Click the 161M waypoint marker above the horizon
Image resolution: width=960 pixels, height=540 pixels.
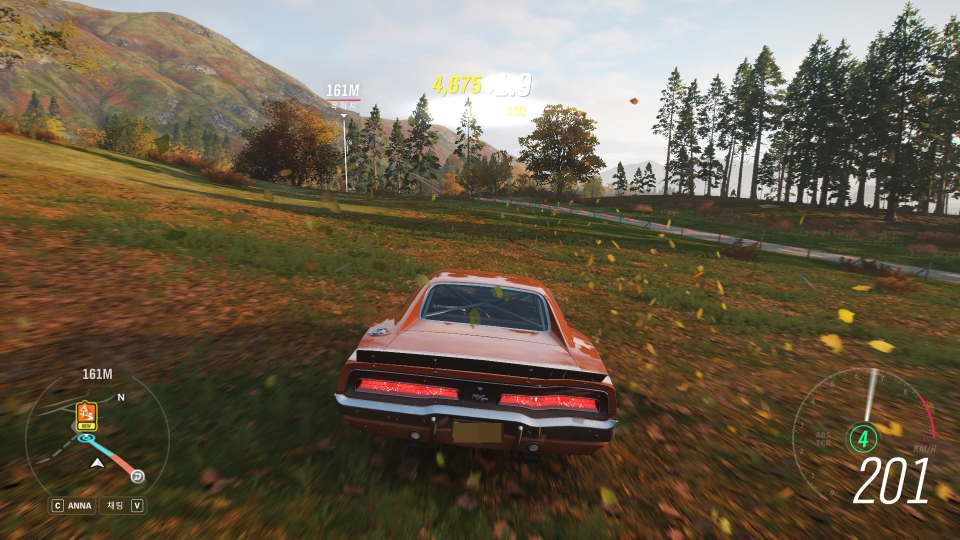pyautogui.click(x=343, y=92)
